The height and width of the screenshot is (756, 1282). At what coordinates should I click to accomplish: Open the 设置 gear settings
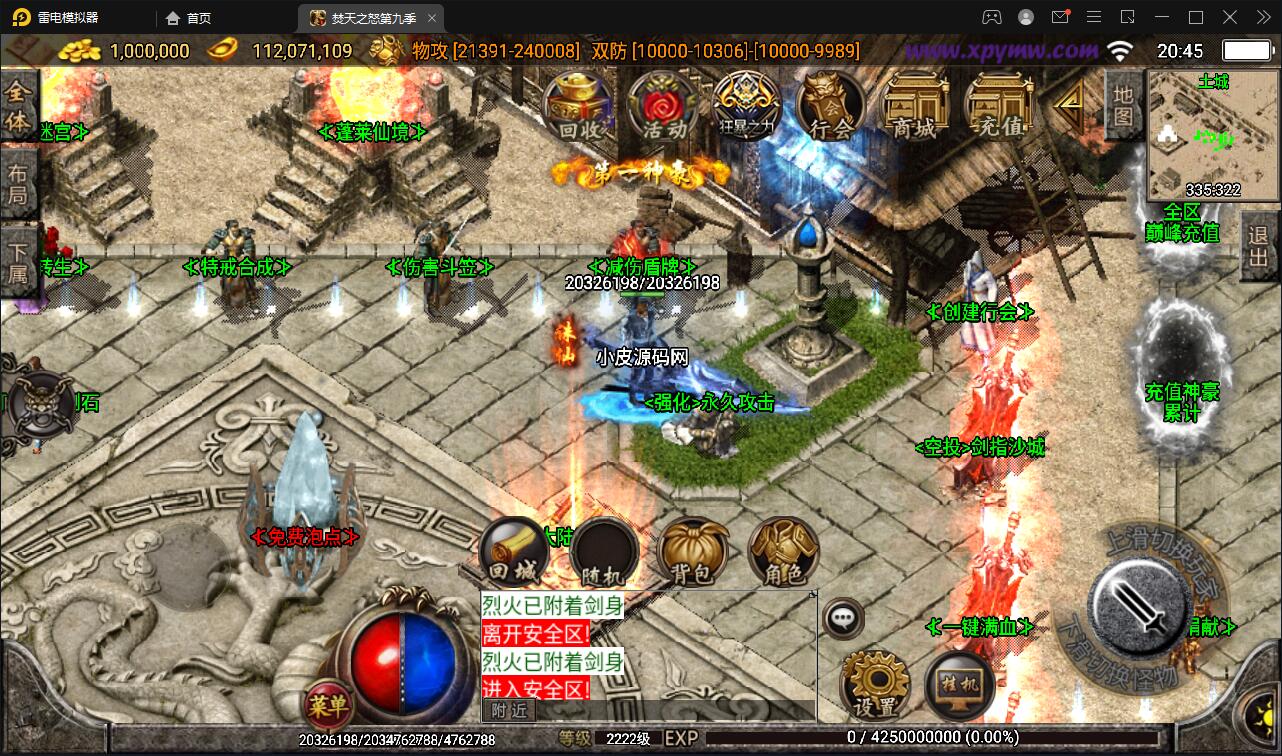pyautogui.click(x=875, y=685)
